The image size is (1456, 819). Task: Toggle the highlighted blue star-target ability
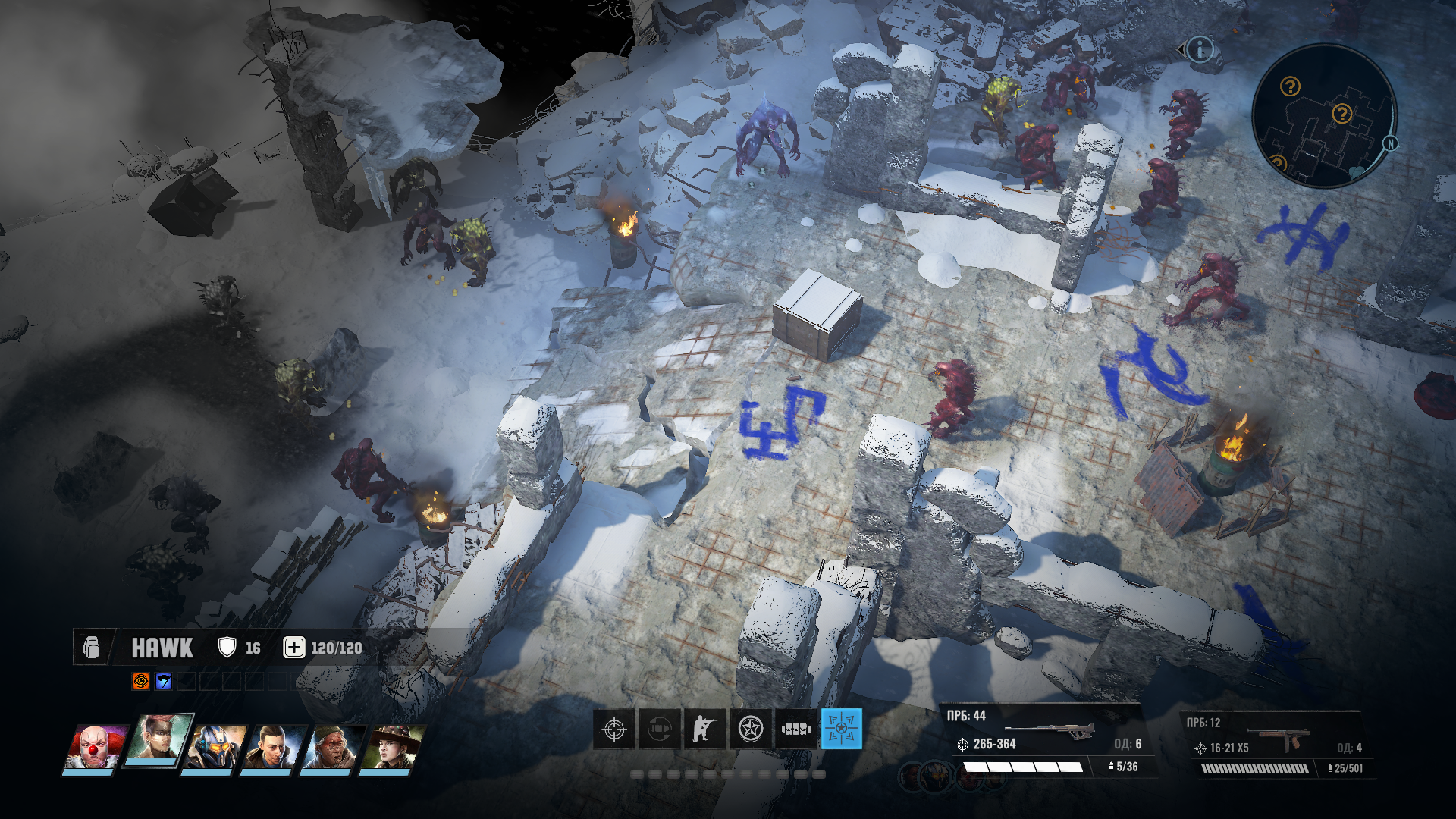click(841, 729)
